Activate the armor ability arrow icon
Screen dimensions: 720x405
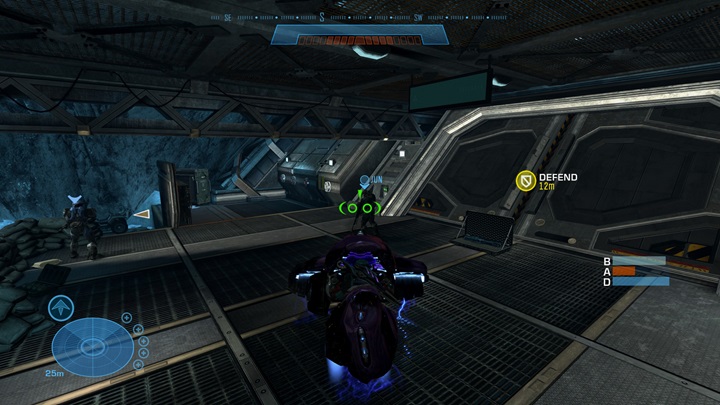[60, 307]
